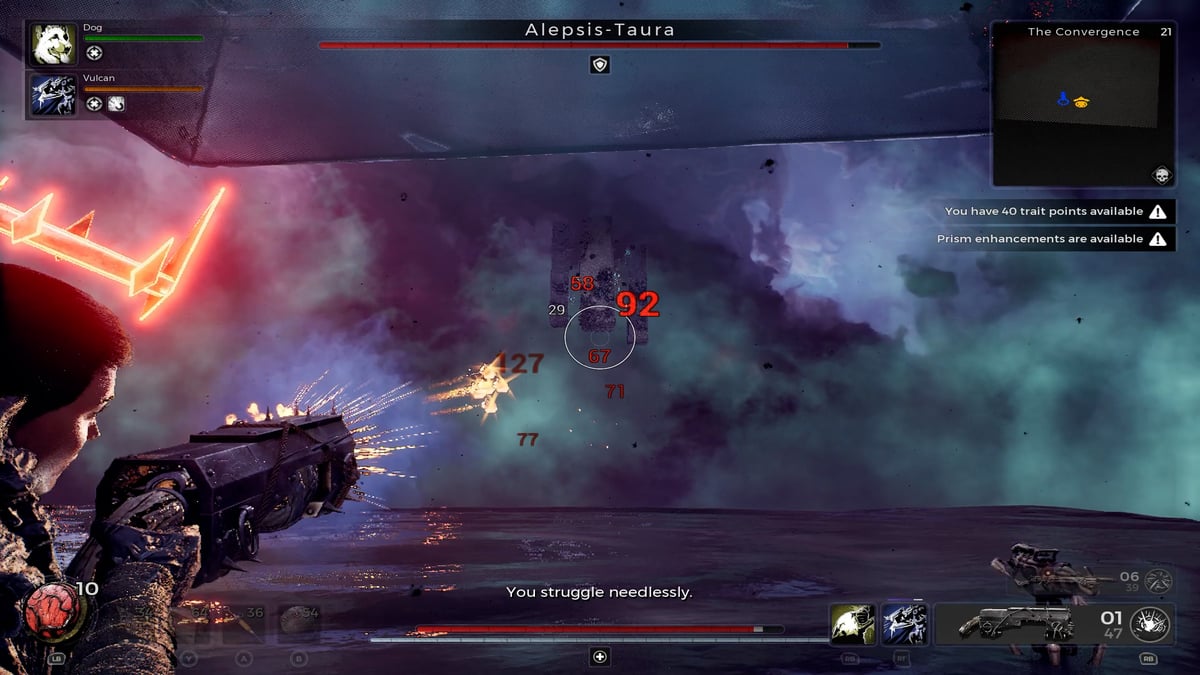This screenshot has width=1200, height=675.
Task: Select the Dog companion portrait
Action: point(53,45)
